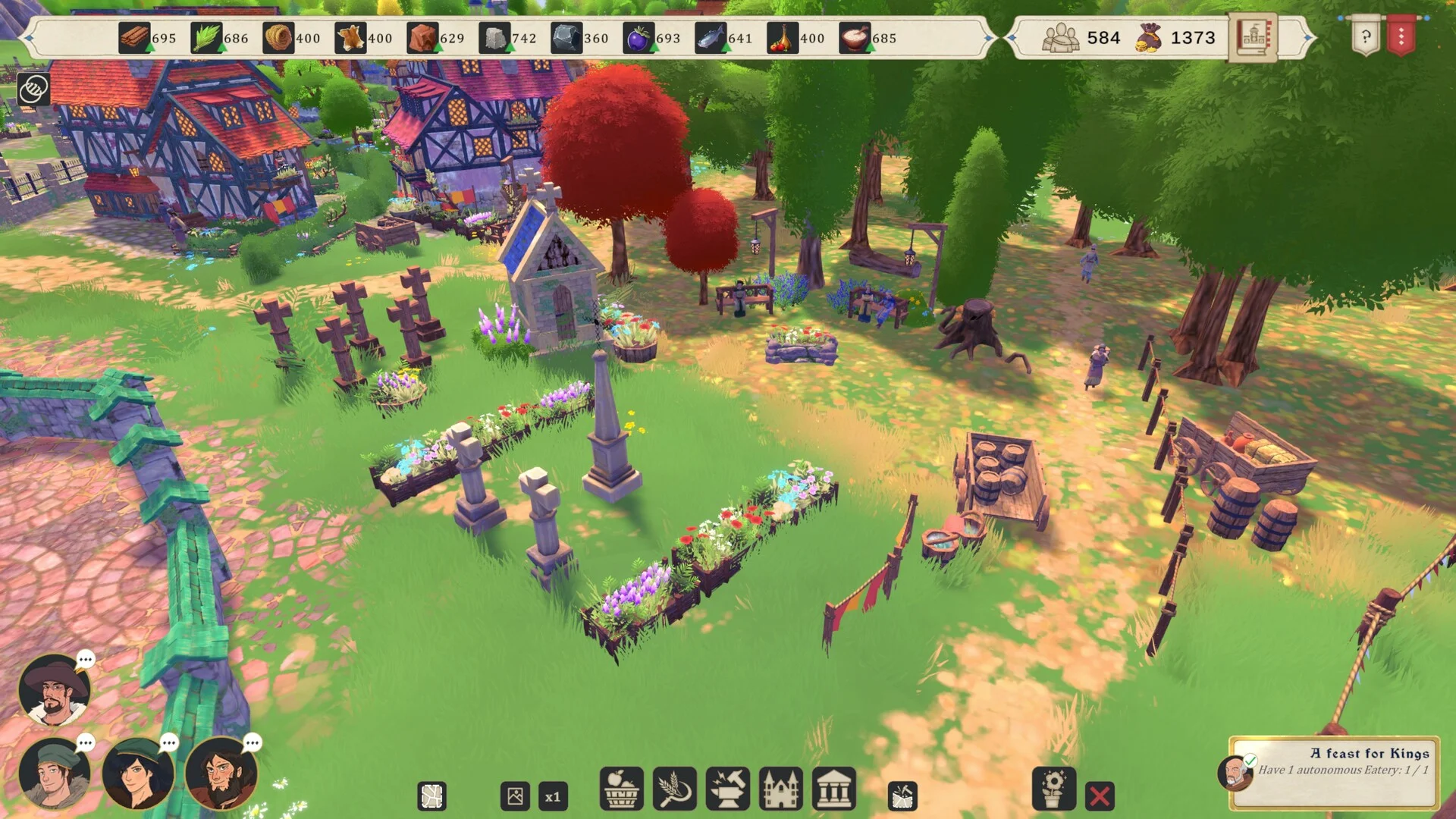Talk to the wide-brimmed hat advisor portrait

[55, 690]
